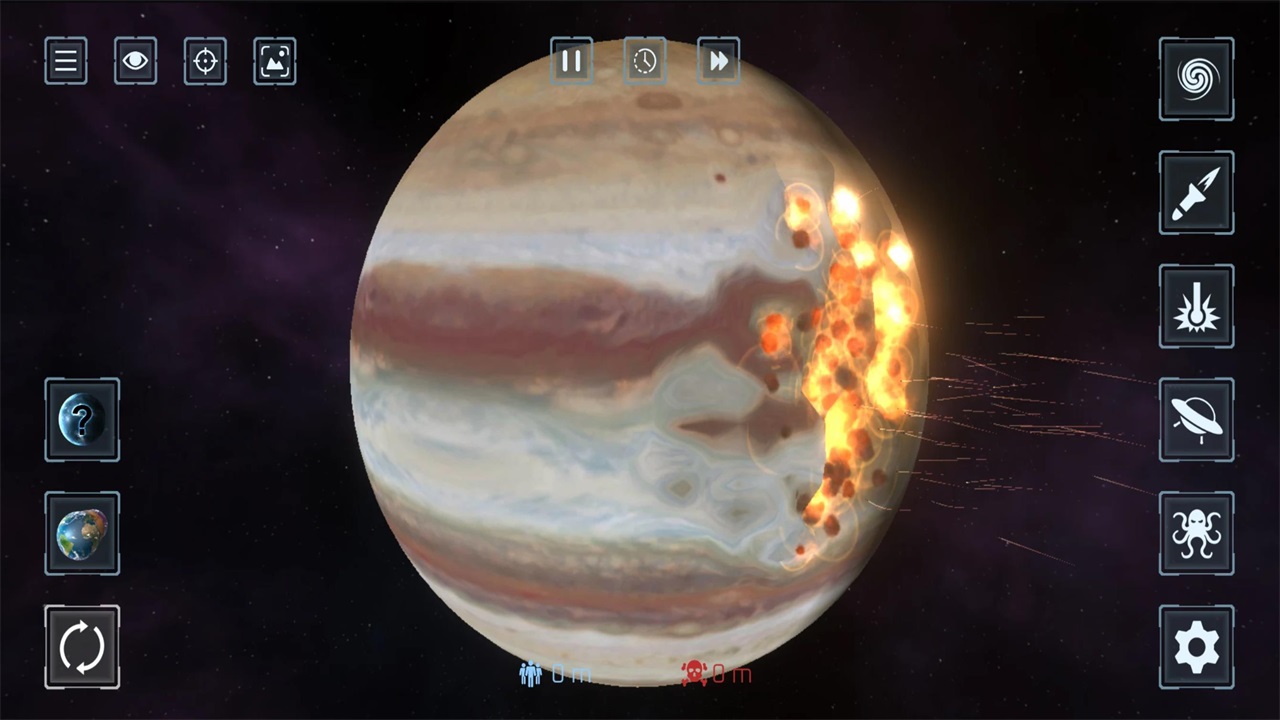Open the gear settings
Viewport: 1280px width, 720px height.
coord(1196,647)
